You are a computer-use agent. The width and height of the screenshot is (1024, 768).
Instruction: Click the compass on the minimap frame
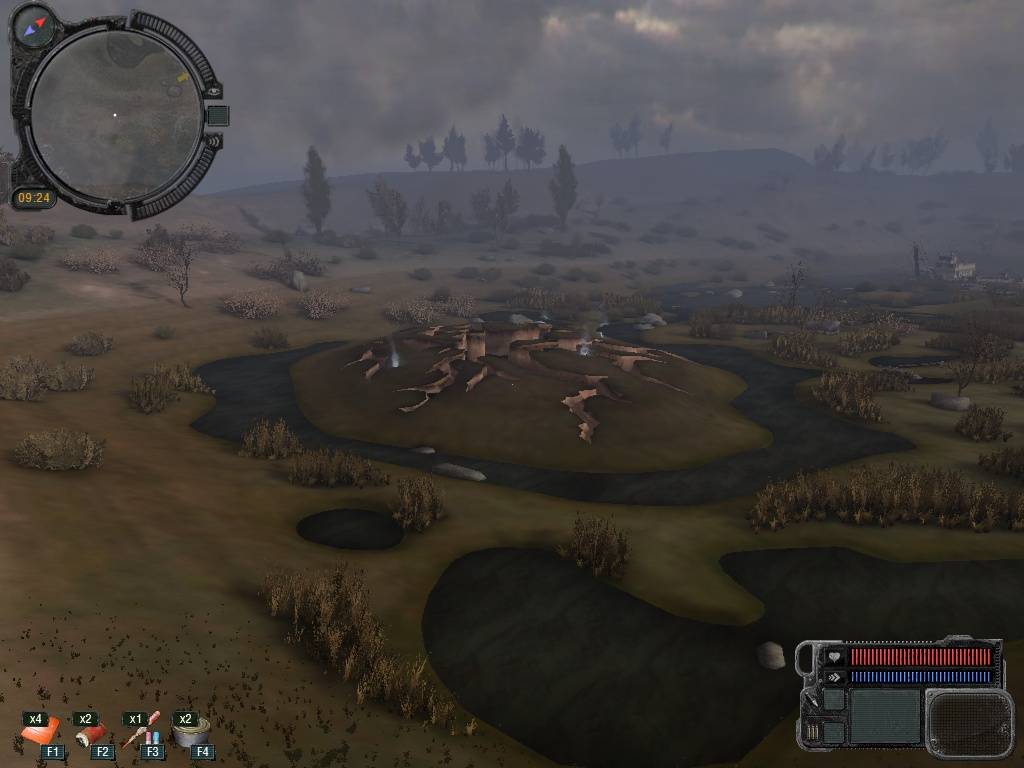coord(35,24)
